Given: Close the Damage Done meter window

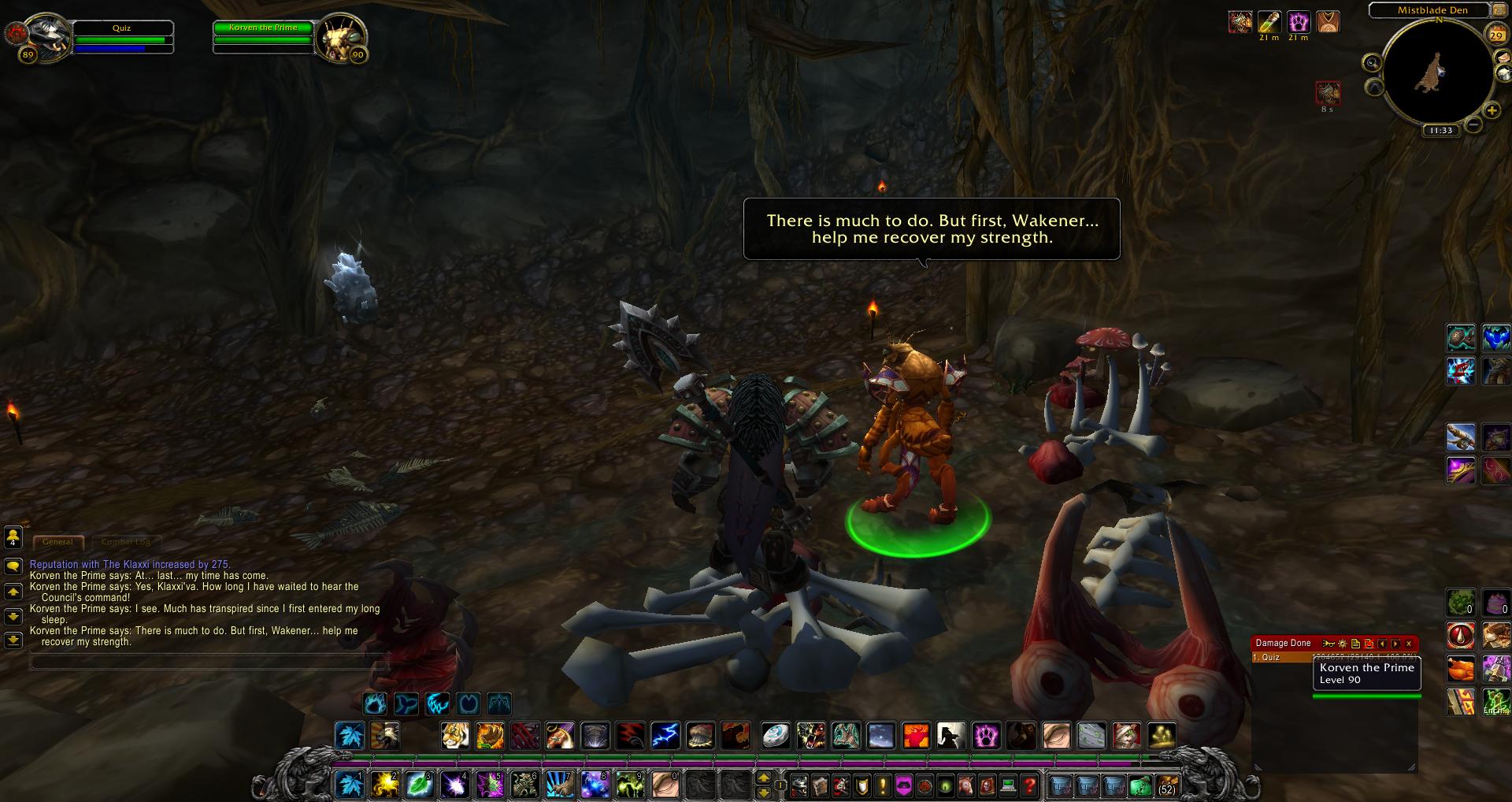Looking at the screenshot, I should click(x=1410, y=644).
